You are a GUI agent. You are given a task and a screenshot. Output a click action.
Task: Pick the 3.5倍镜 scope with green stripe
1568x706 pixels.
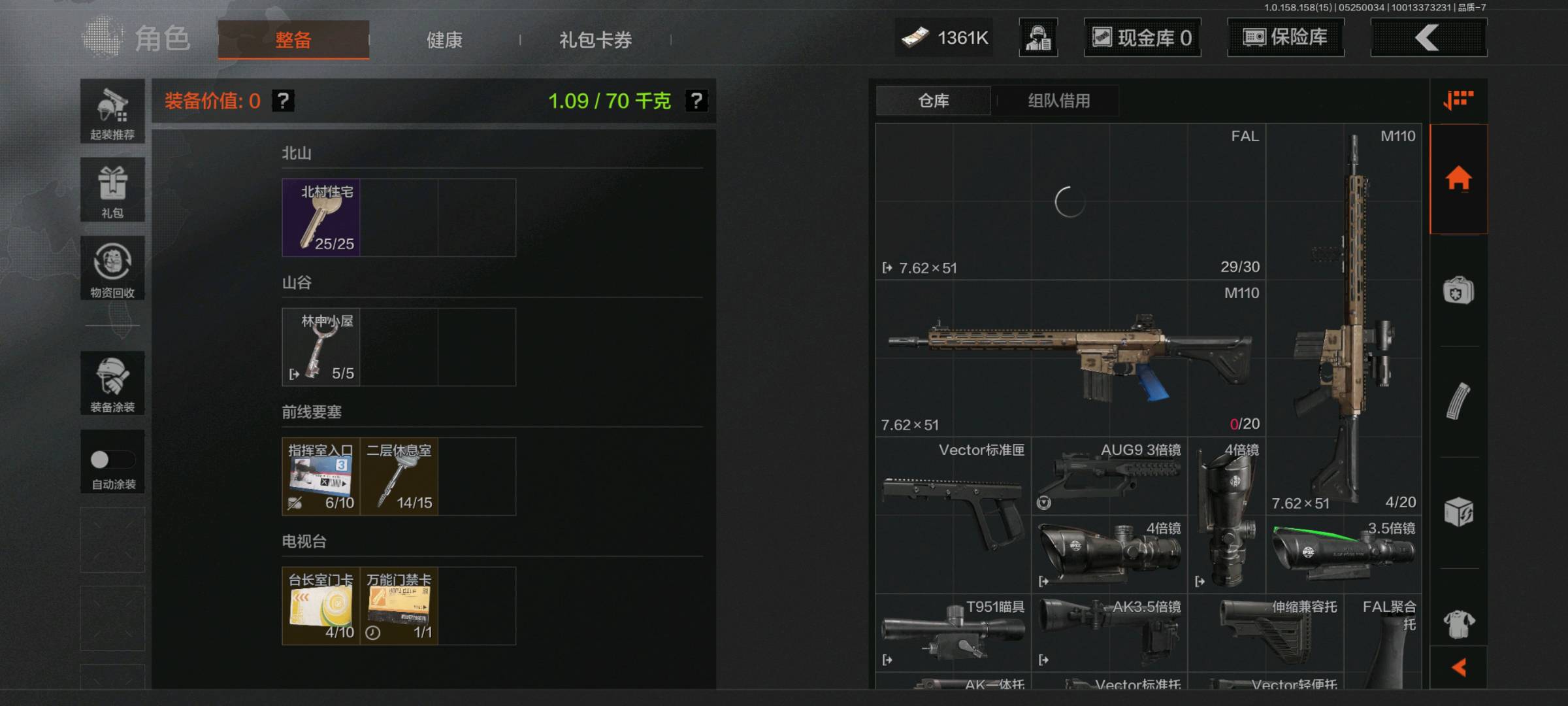click(1343, 554)
